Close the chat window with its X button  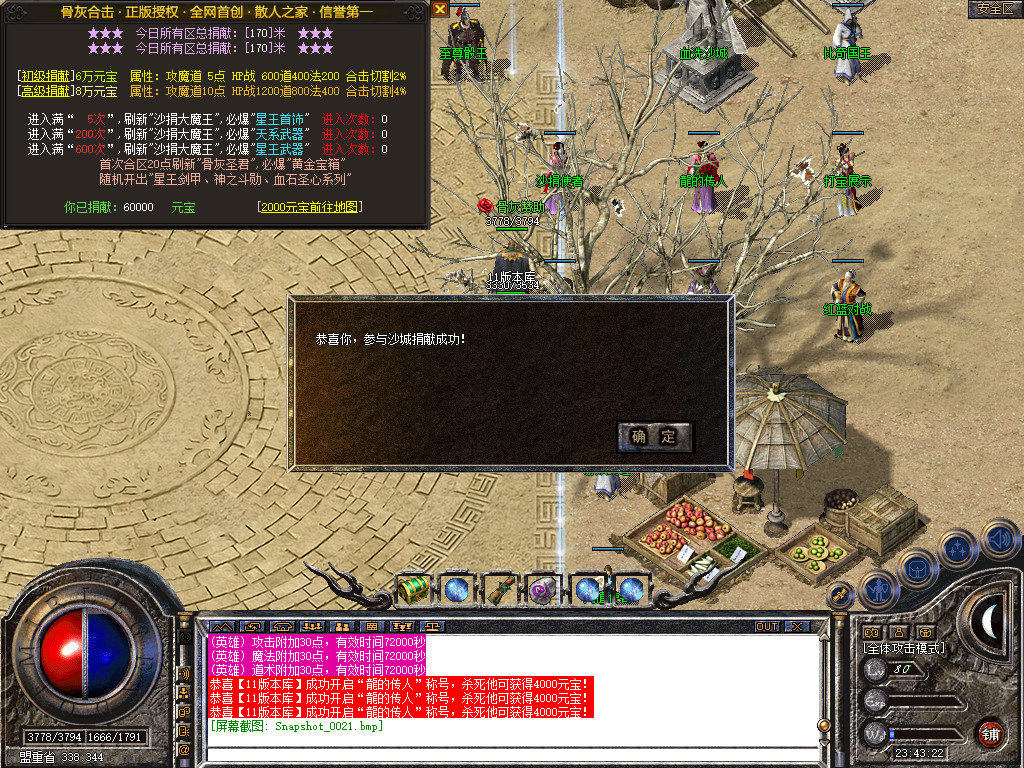pyautogui.click(x=796, y=626)
